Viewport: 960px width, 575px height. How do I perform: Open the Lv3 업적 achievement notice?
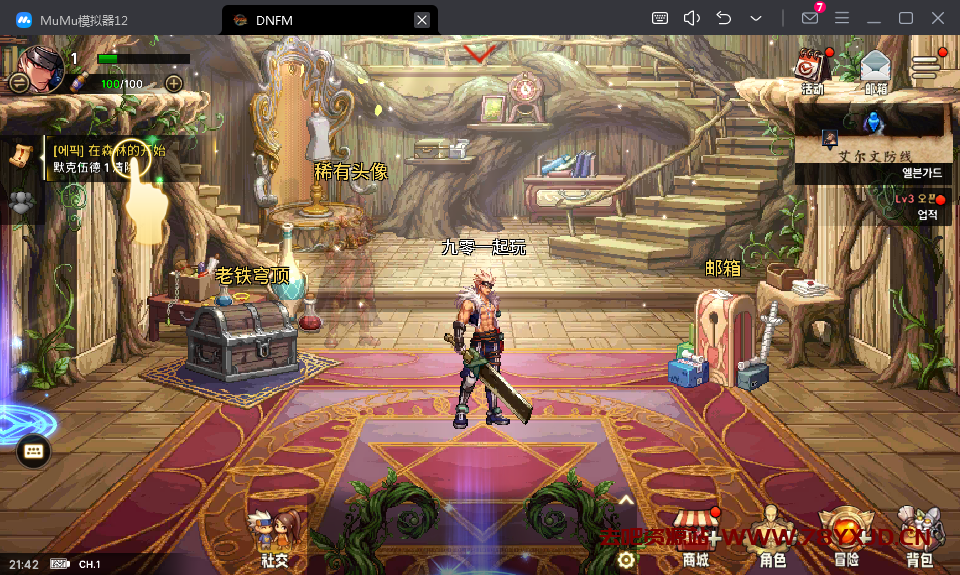[x=920, y=207]
